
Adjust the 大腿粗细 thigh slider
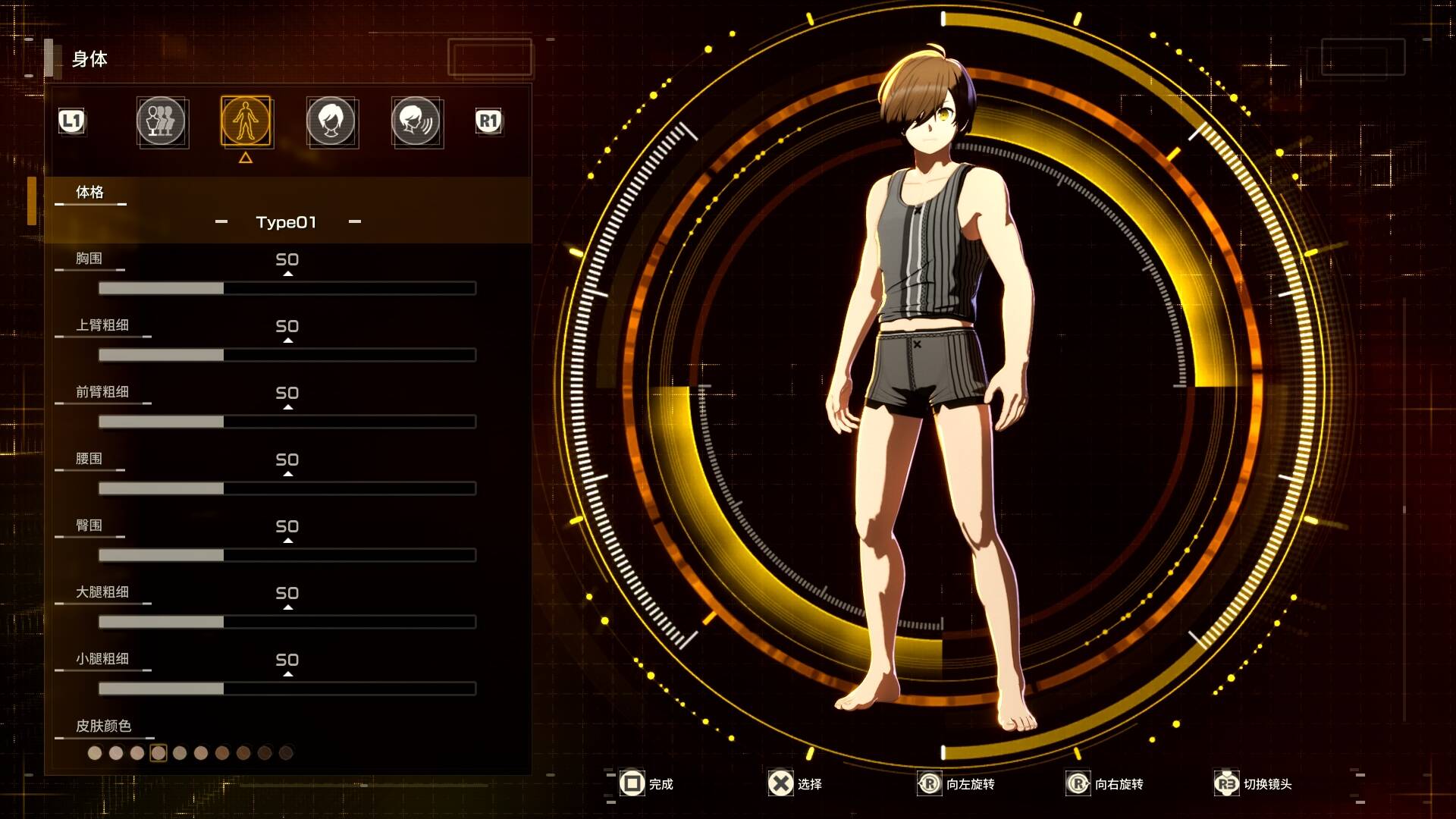287,622
